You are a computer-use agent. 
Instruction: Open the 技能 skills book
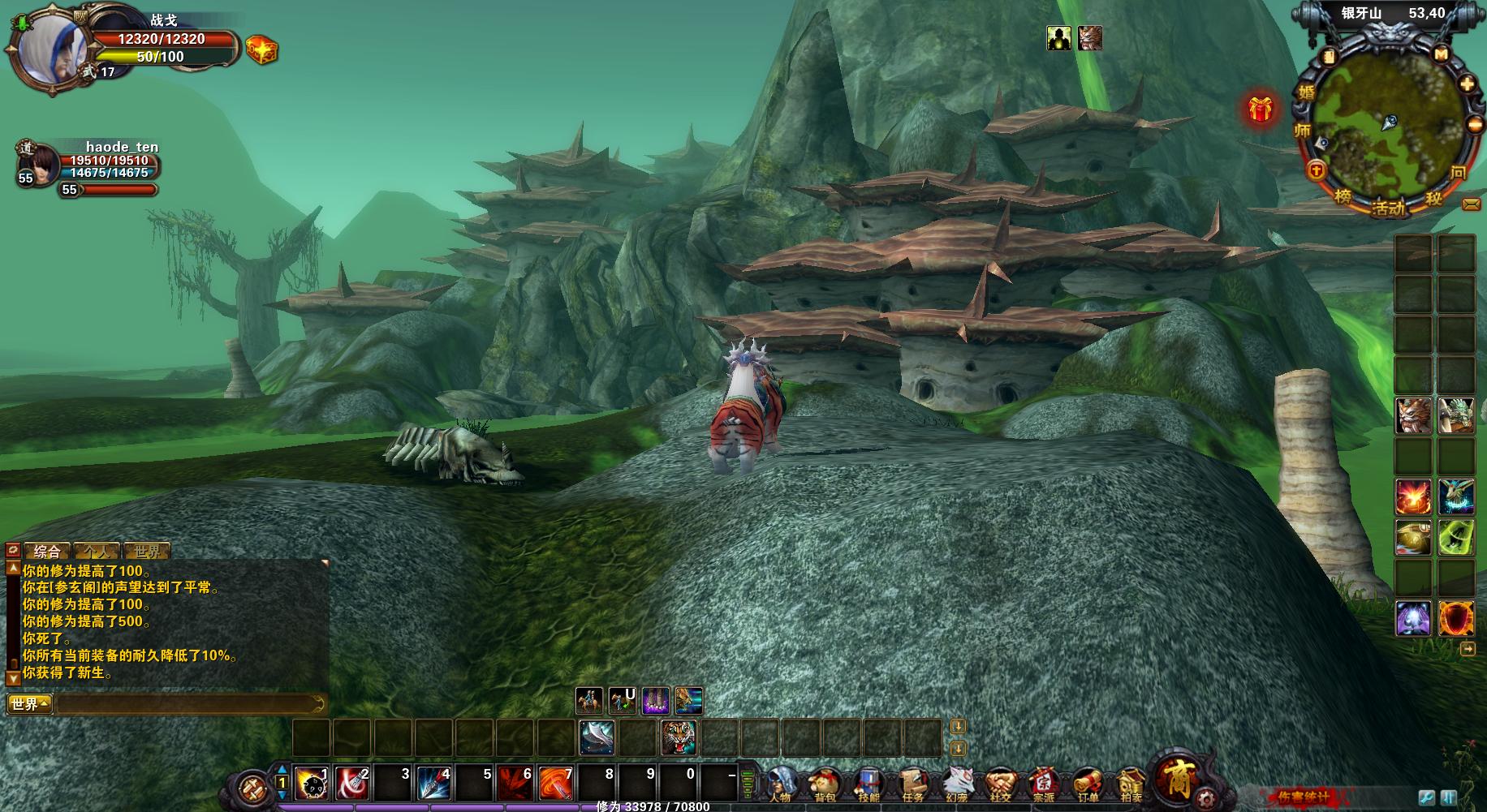click(868, 784)
